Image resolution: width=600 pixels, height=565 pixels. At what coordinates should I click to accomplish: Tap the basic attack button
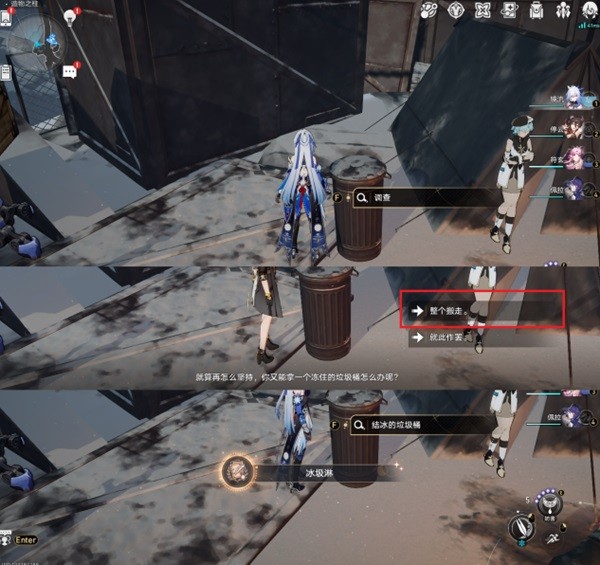[521, 526]
